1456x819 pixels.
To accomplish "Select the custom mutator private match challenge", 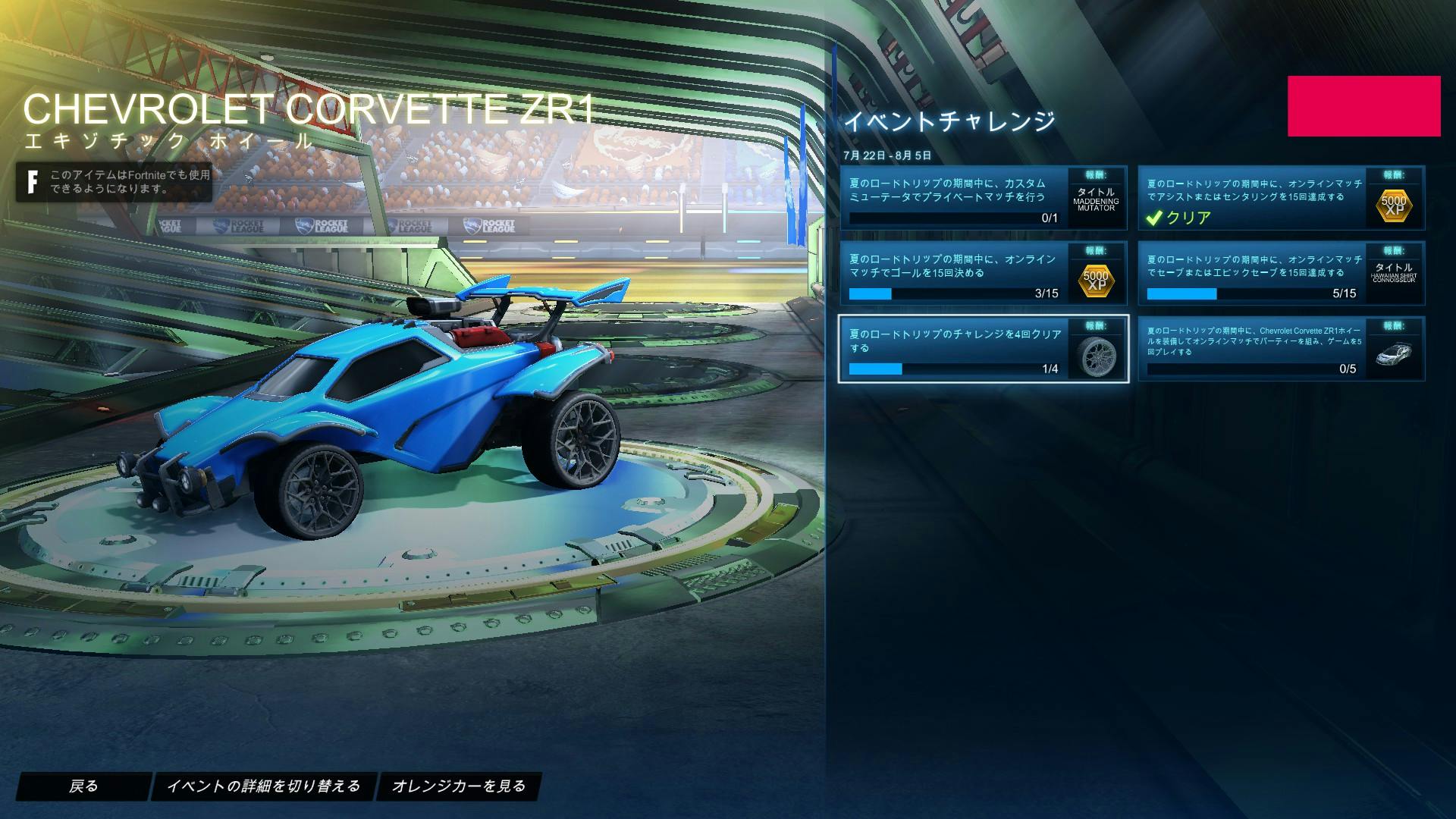I will tap(983, 198).
